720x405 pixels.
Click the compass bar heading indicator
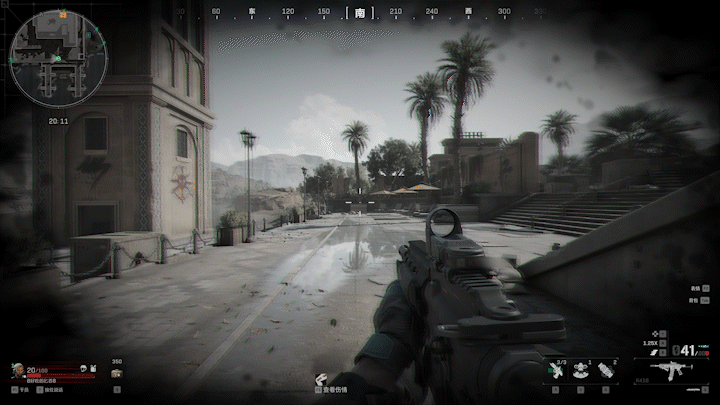point(360,13)
